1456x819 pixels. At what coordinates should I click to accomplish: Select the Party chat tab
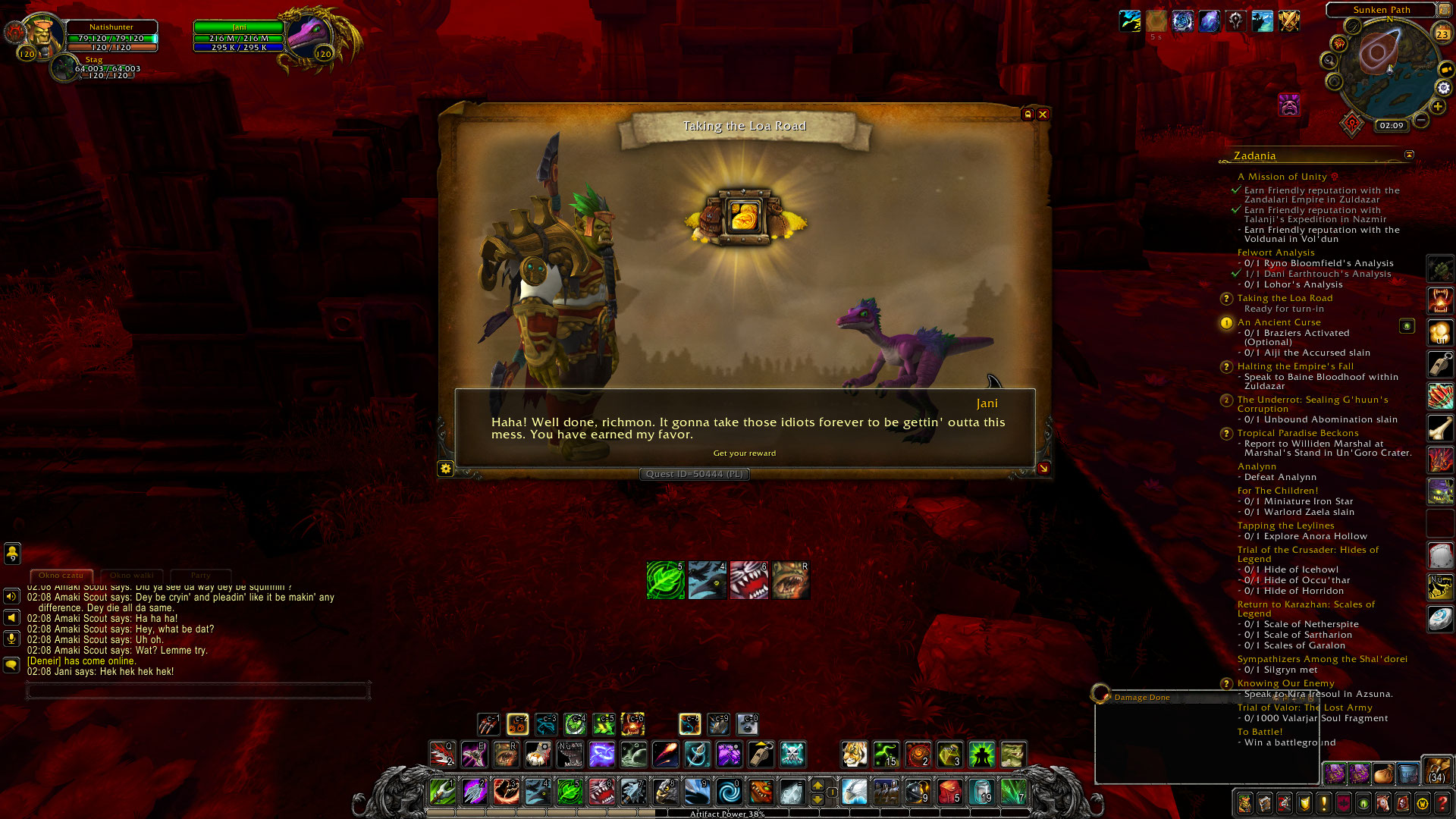coord(200,576)
